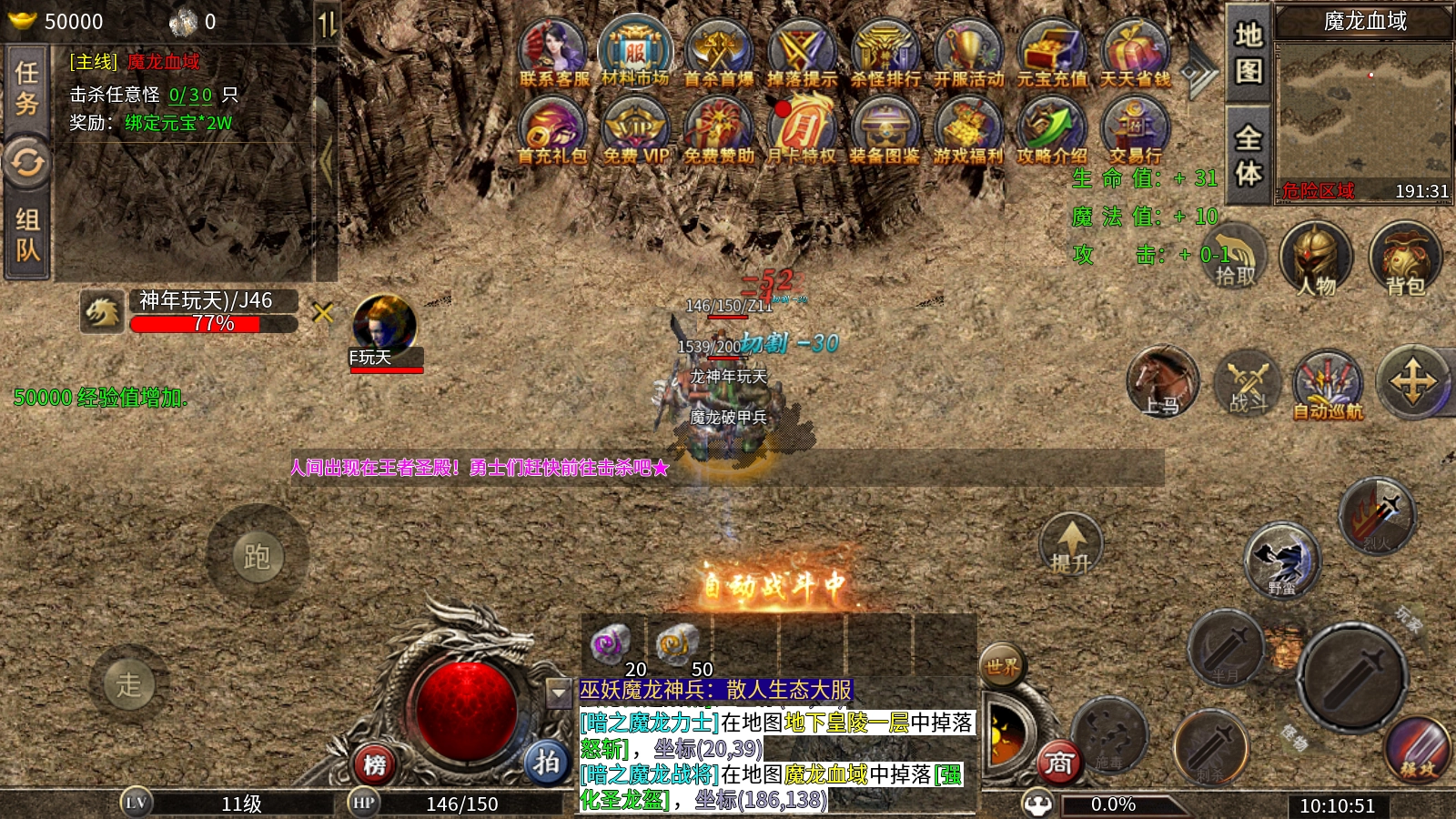Open the 人物 character sheet

tap(1316, 259)
